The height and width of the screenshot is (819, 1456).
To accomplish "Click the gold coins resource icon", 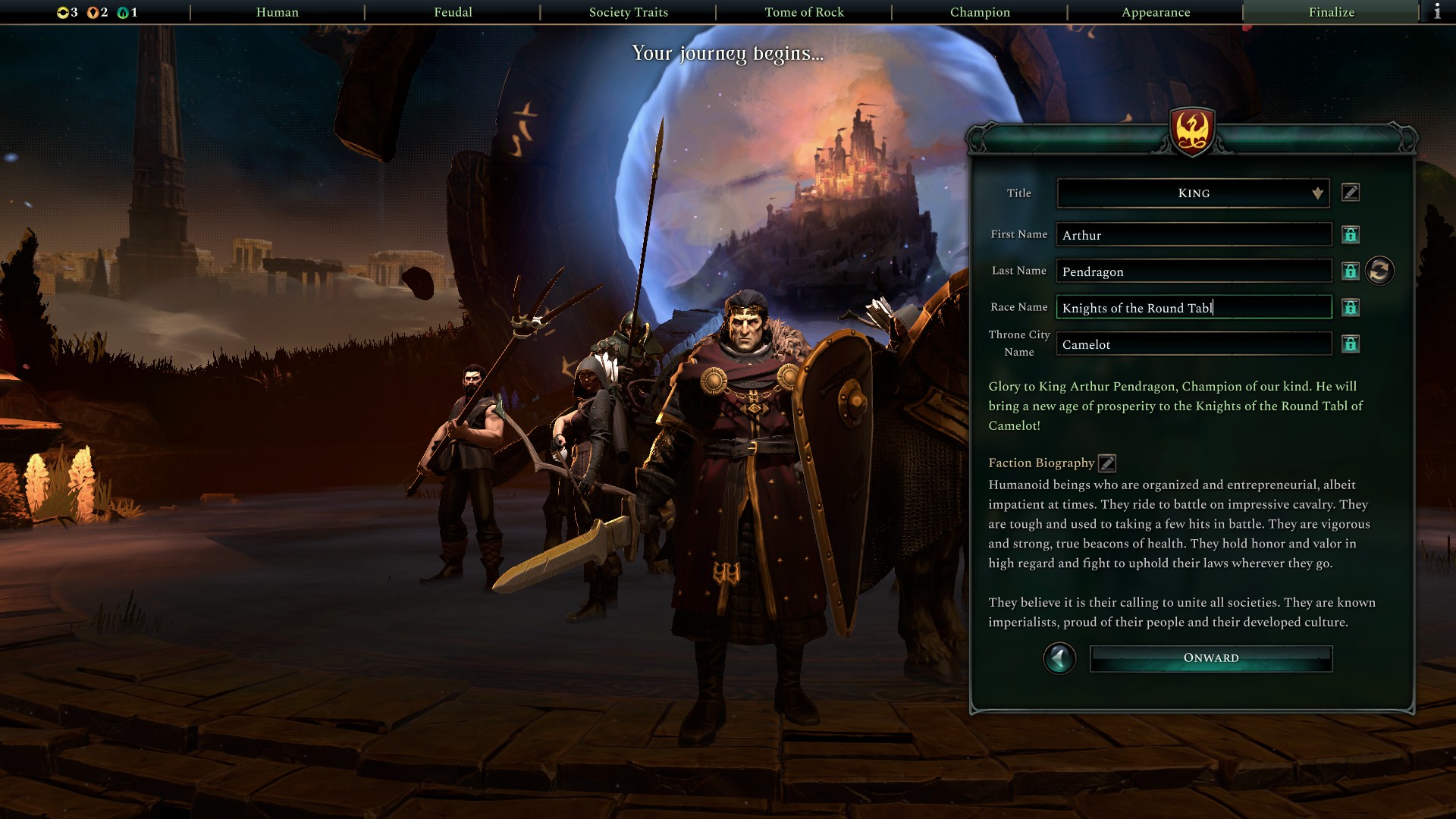I will 62,12.
